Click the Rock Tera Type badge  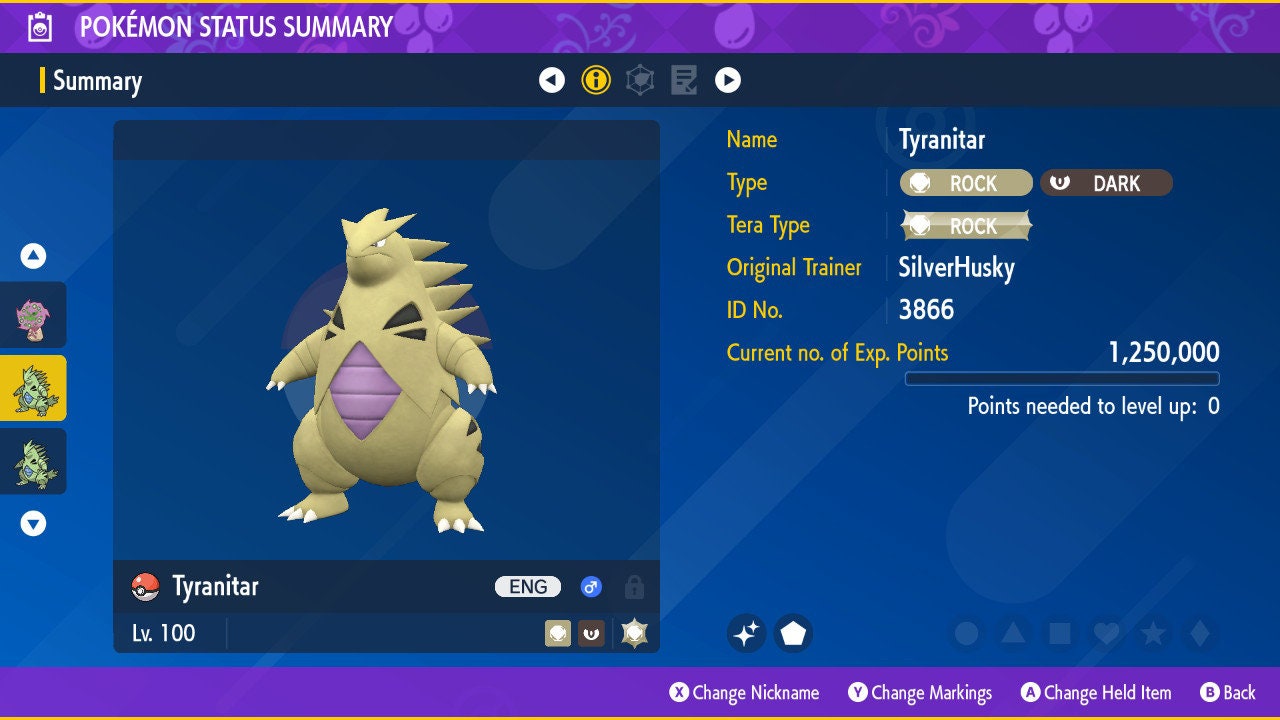pos(966,226)
